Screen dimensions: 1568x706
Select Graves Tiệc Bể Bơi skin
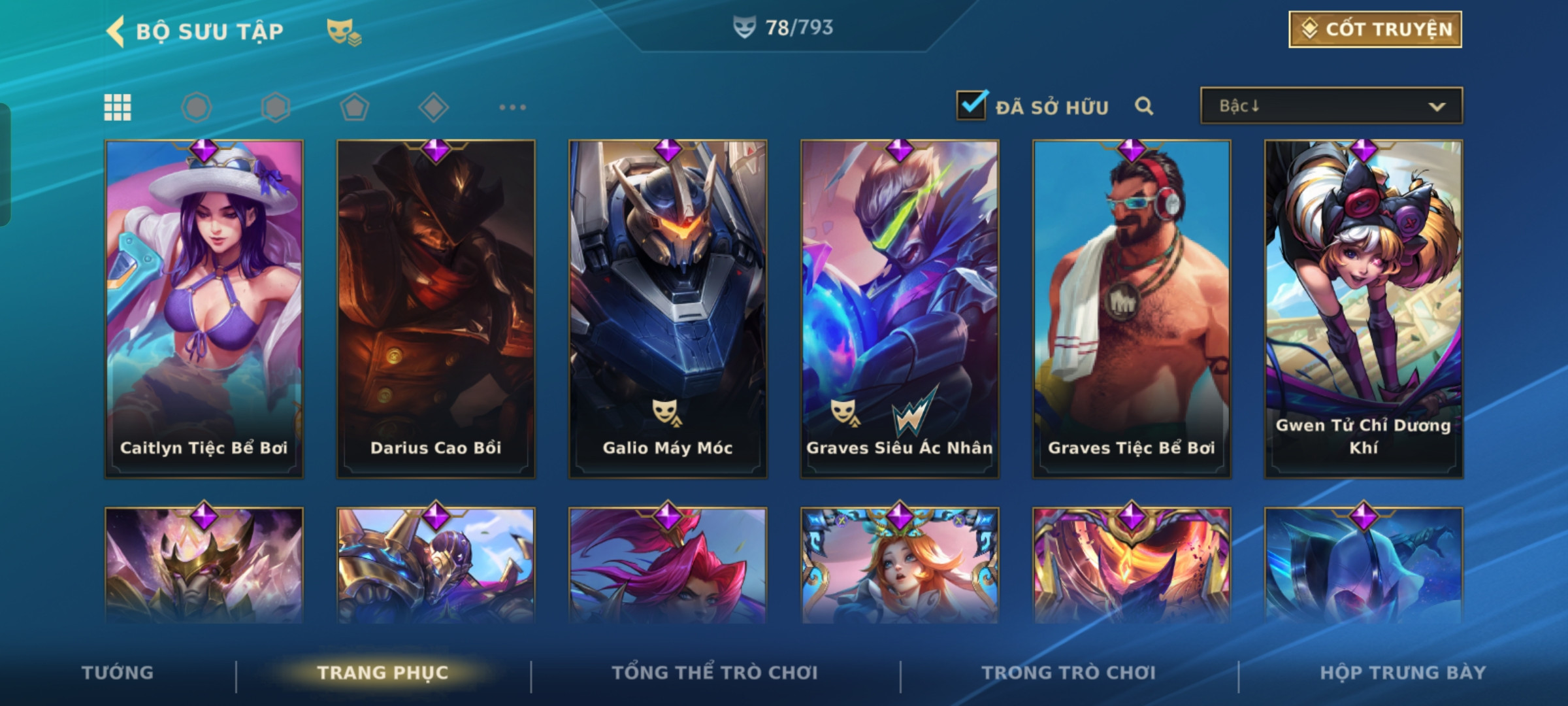click(1132, 309)
